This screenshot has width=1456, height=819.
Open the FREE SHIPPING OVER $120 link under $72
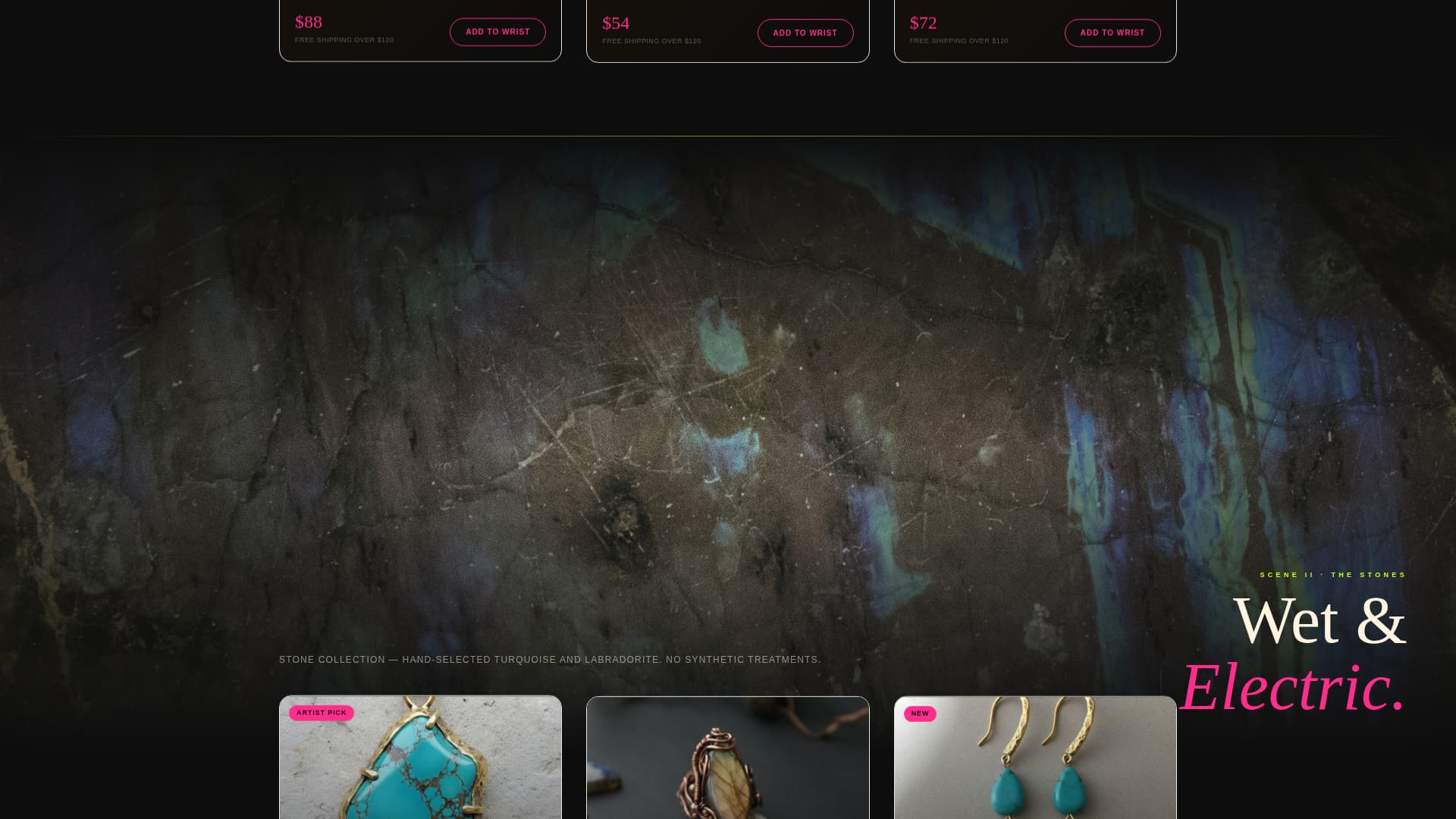[x=959, y=42]
